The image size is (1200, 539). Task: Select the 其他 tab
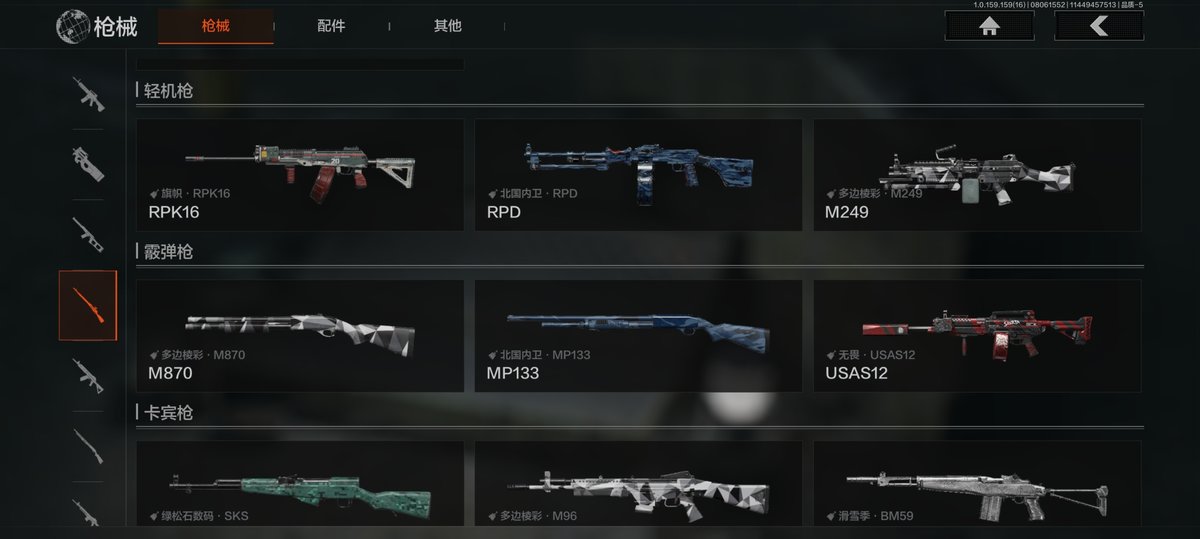pos(447,26)
